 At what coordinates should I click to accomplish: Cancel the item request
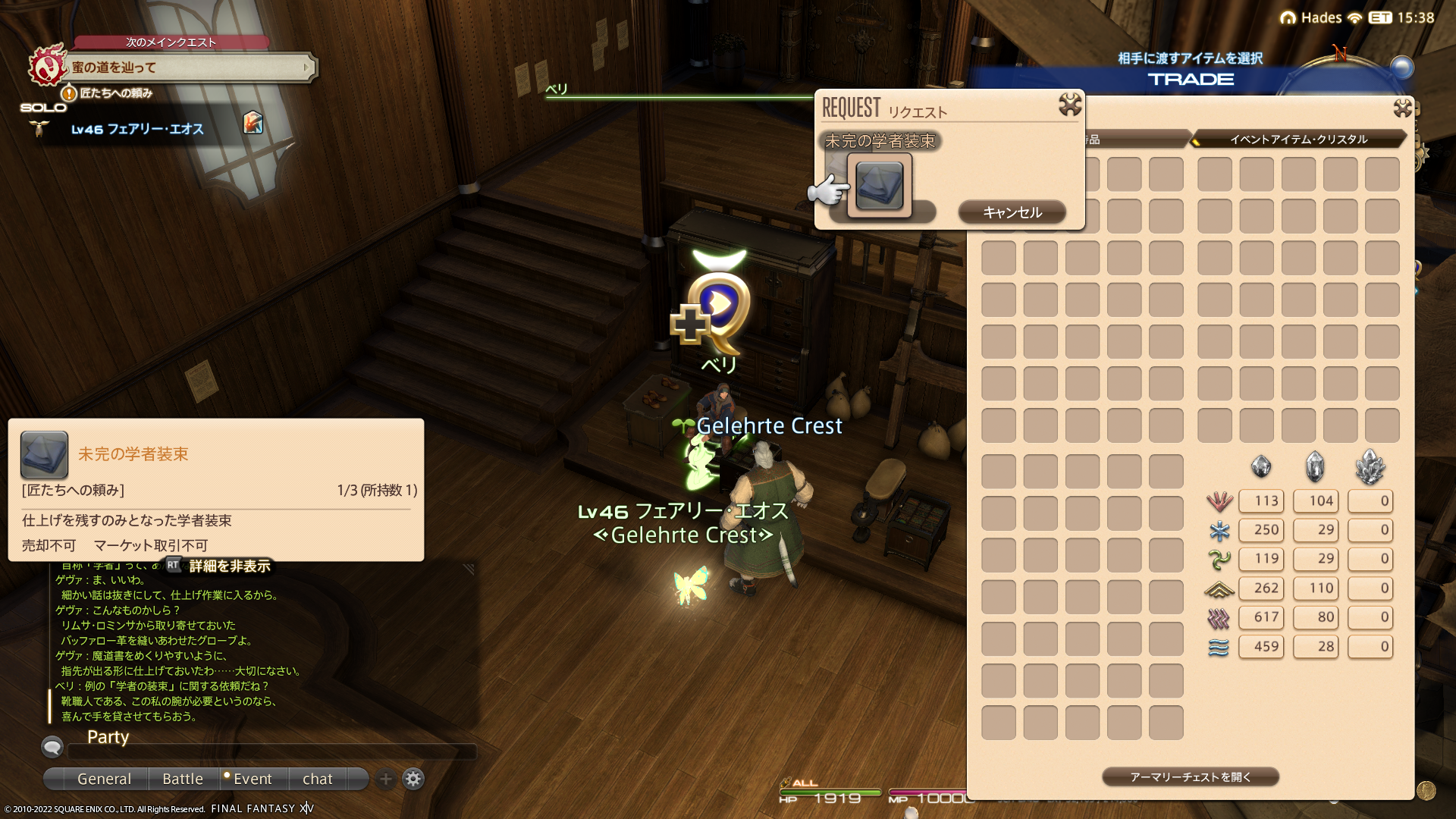1012,212
